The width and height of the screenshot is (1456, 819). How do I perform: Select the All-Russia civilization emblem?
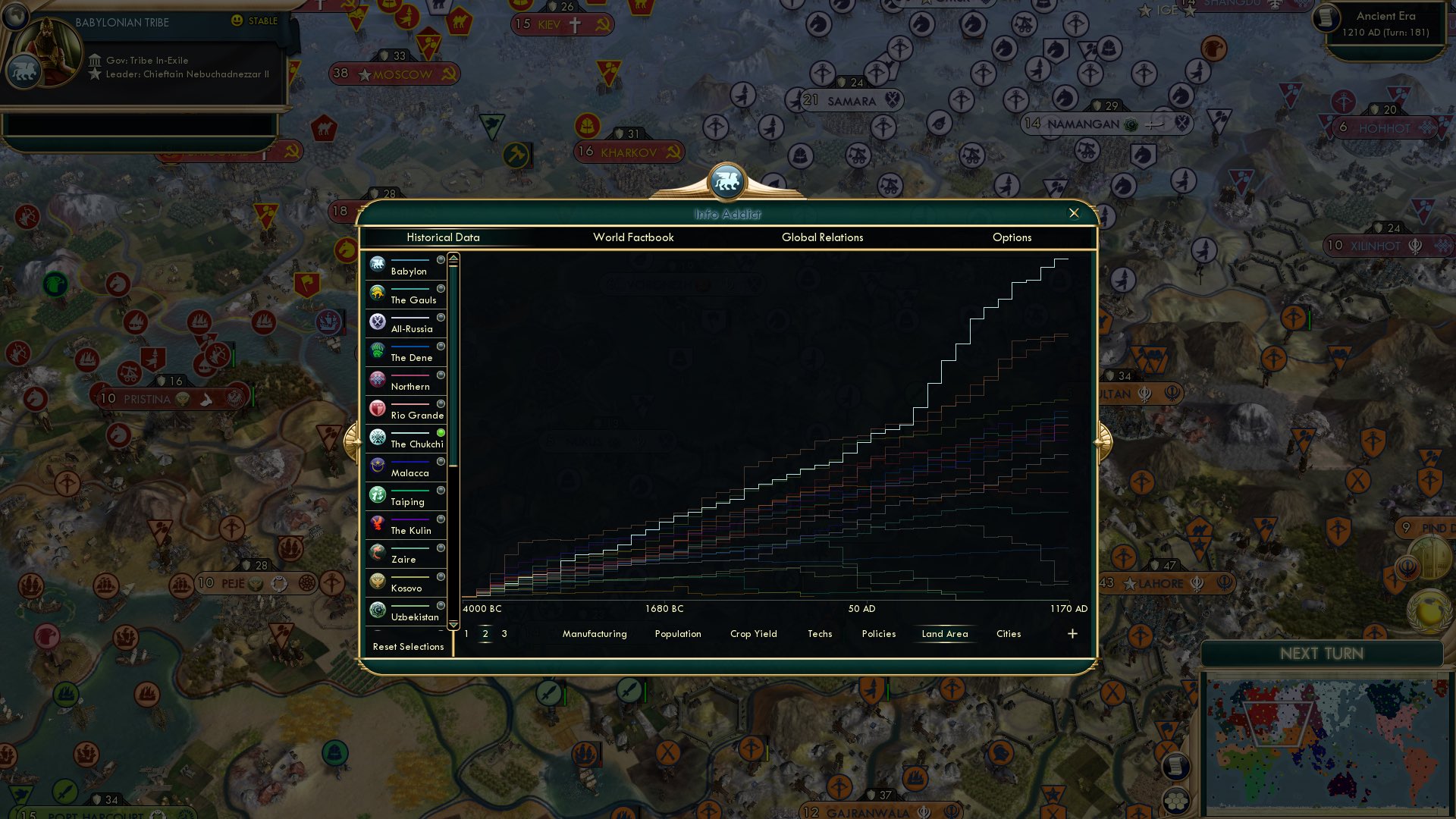point(377,322)
